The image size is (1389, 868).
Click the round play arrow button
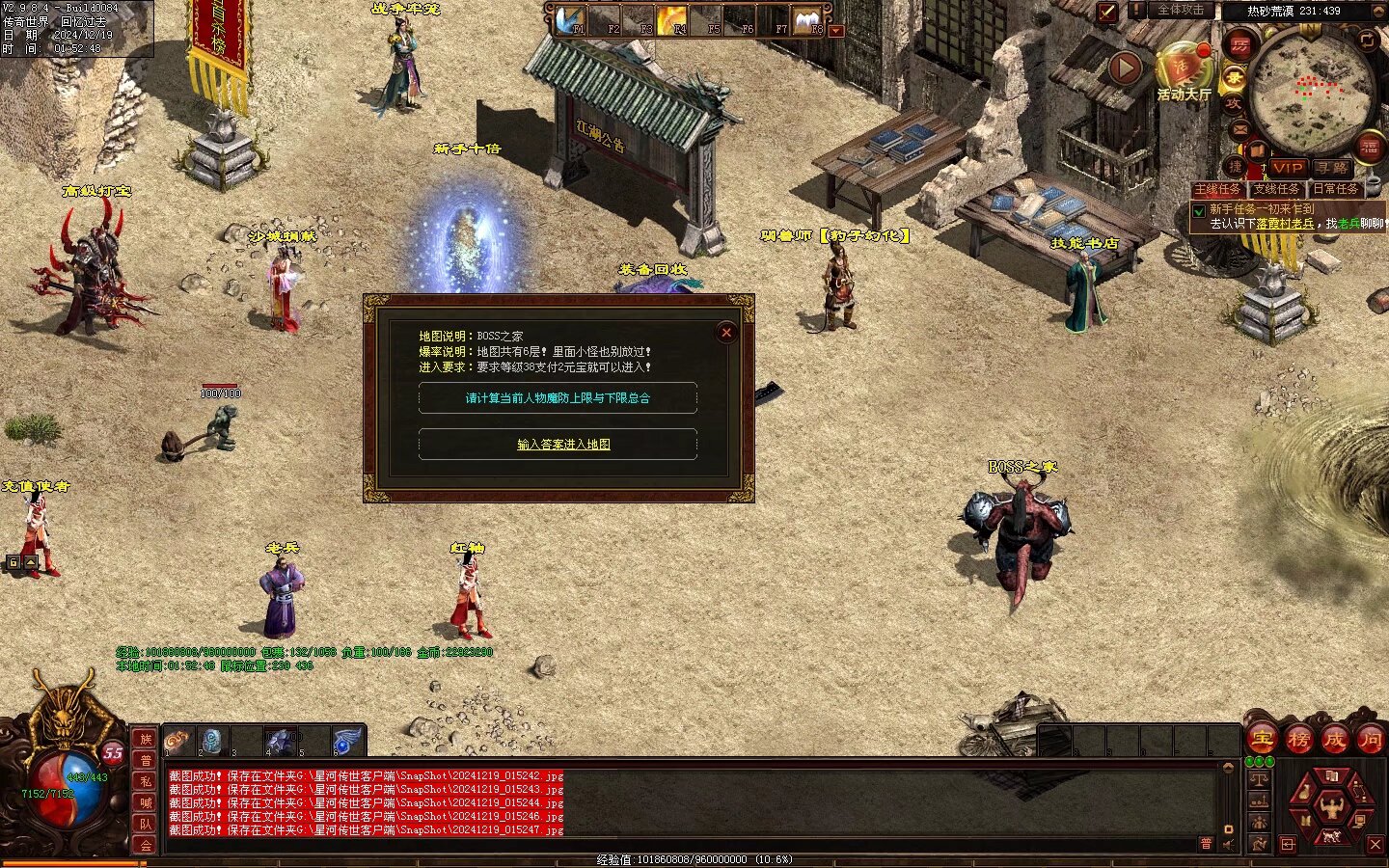coord(1125,68)
